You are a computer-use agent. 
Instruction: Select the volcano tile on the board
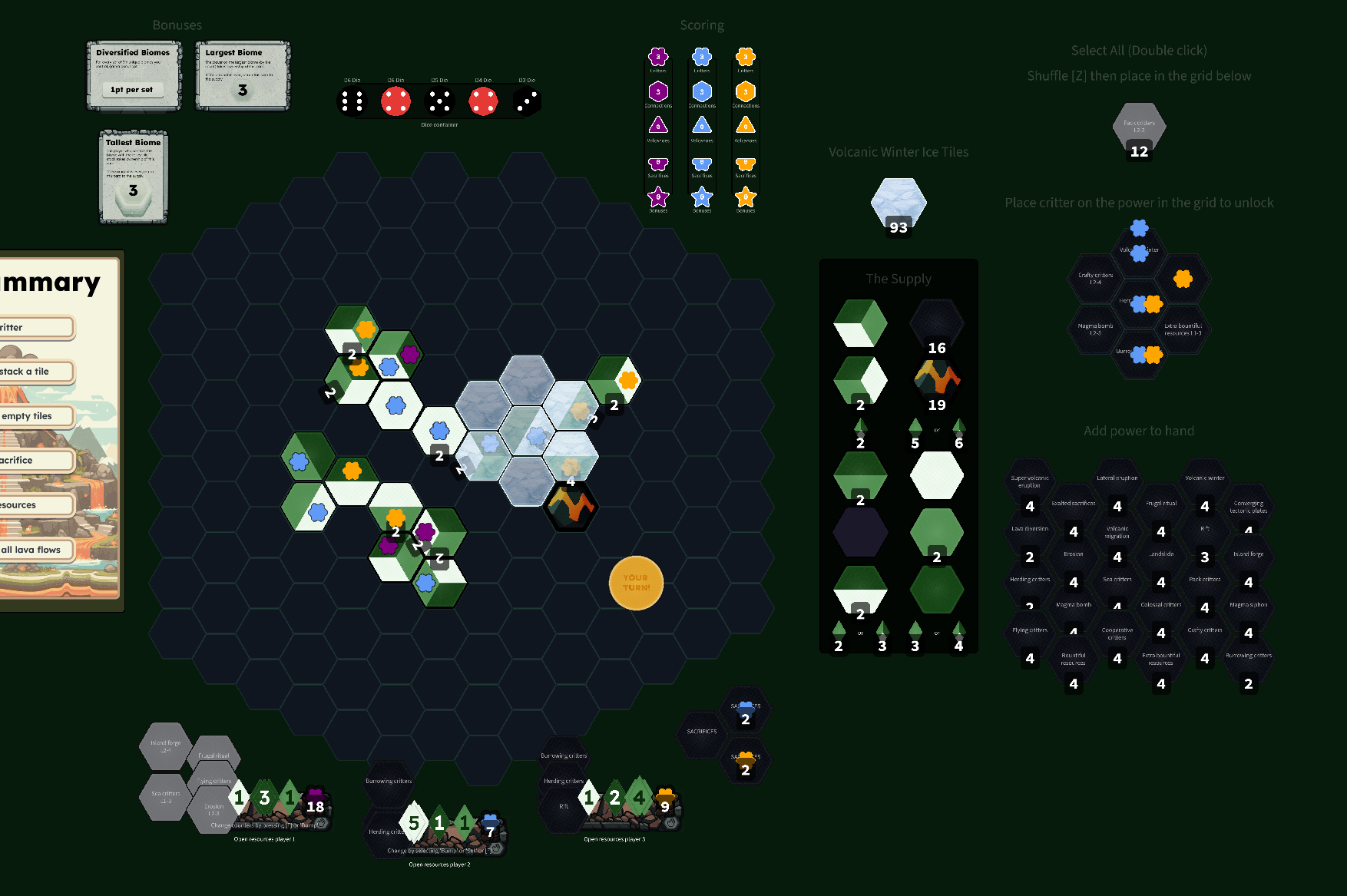571,506
